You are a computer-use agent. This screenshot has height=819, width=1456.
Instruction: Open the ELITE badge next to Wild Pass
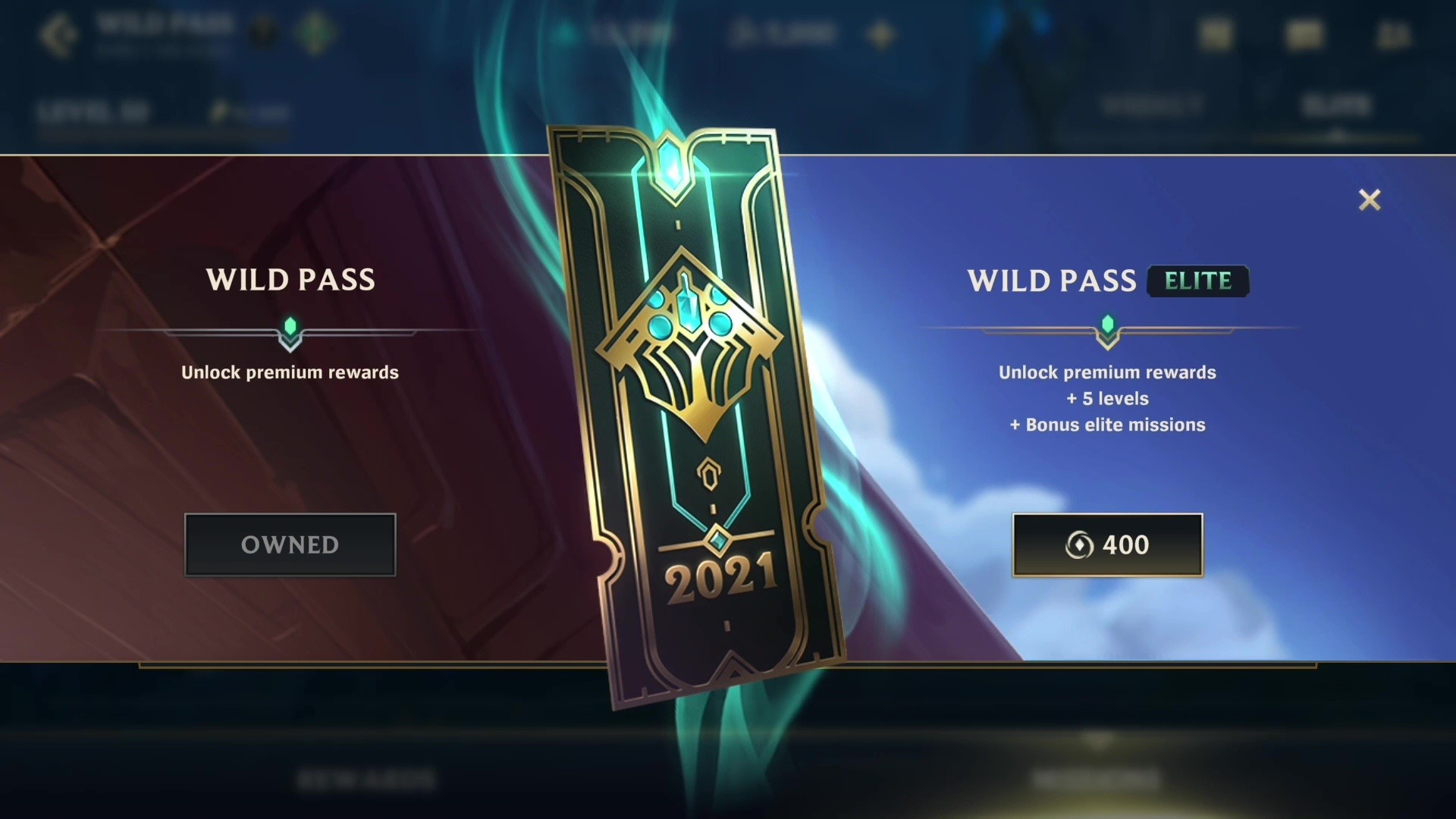1198,281
